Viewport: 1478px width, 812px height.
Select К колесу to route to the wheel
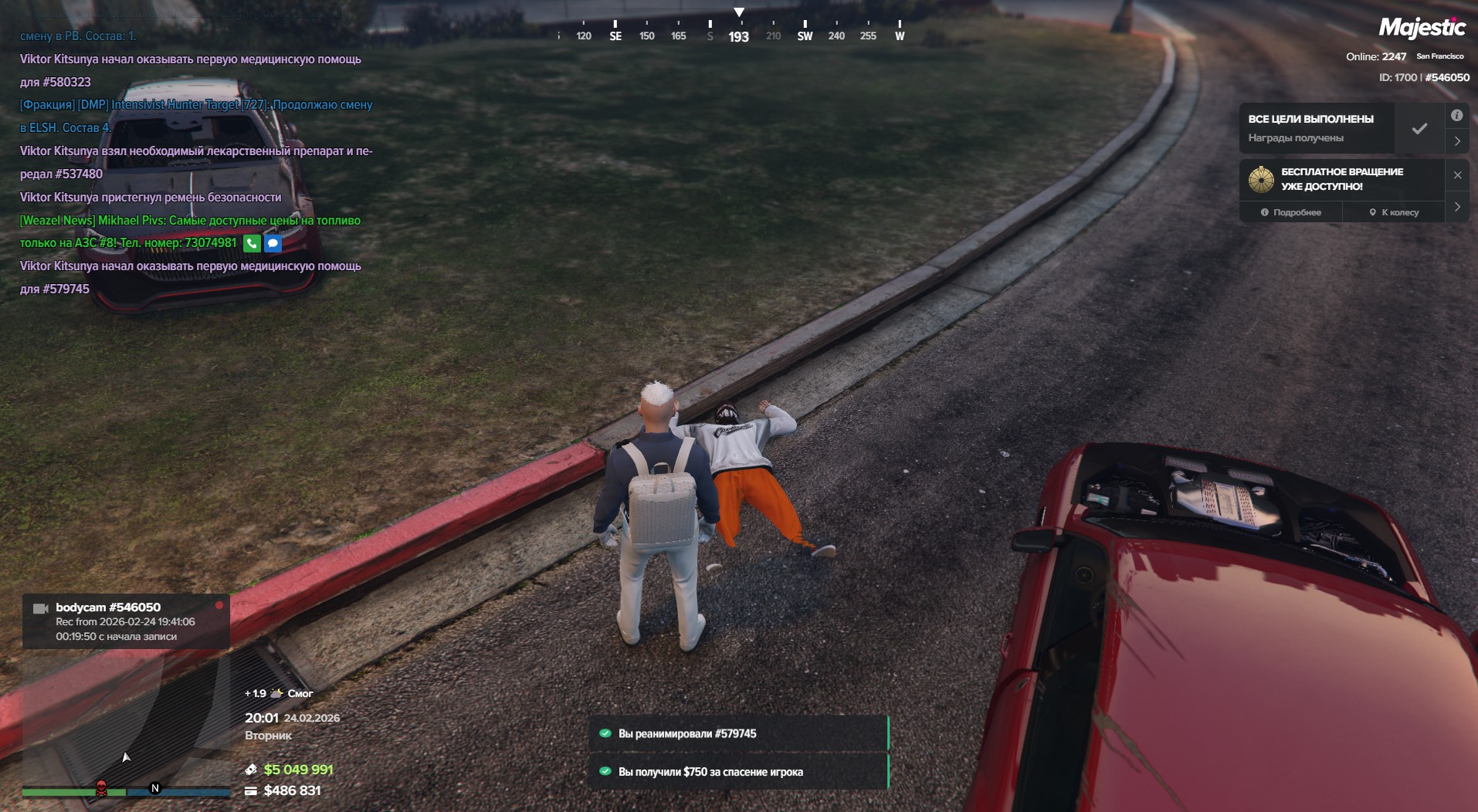click(x=1394, y=212)
